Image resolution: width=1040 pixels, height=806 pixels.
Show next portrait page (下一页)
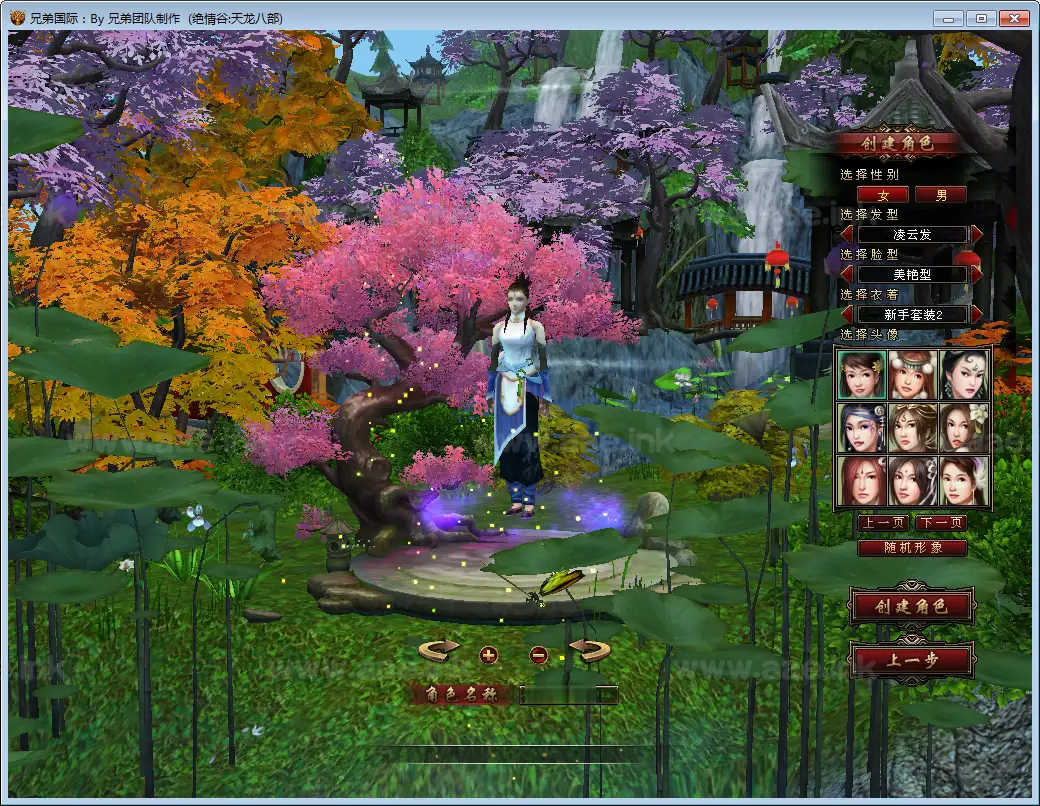coord(941,523)
